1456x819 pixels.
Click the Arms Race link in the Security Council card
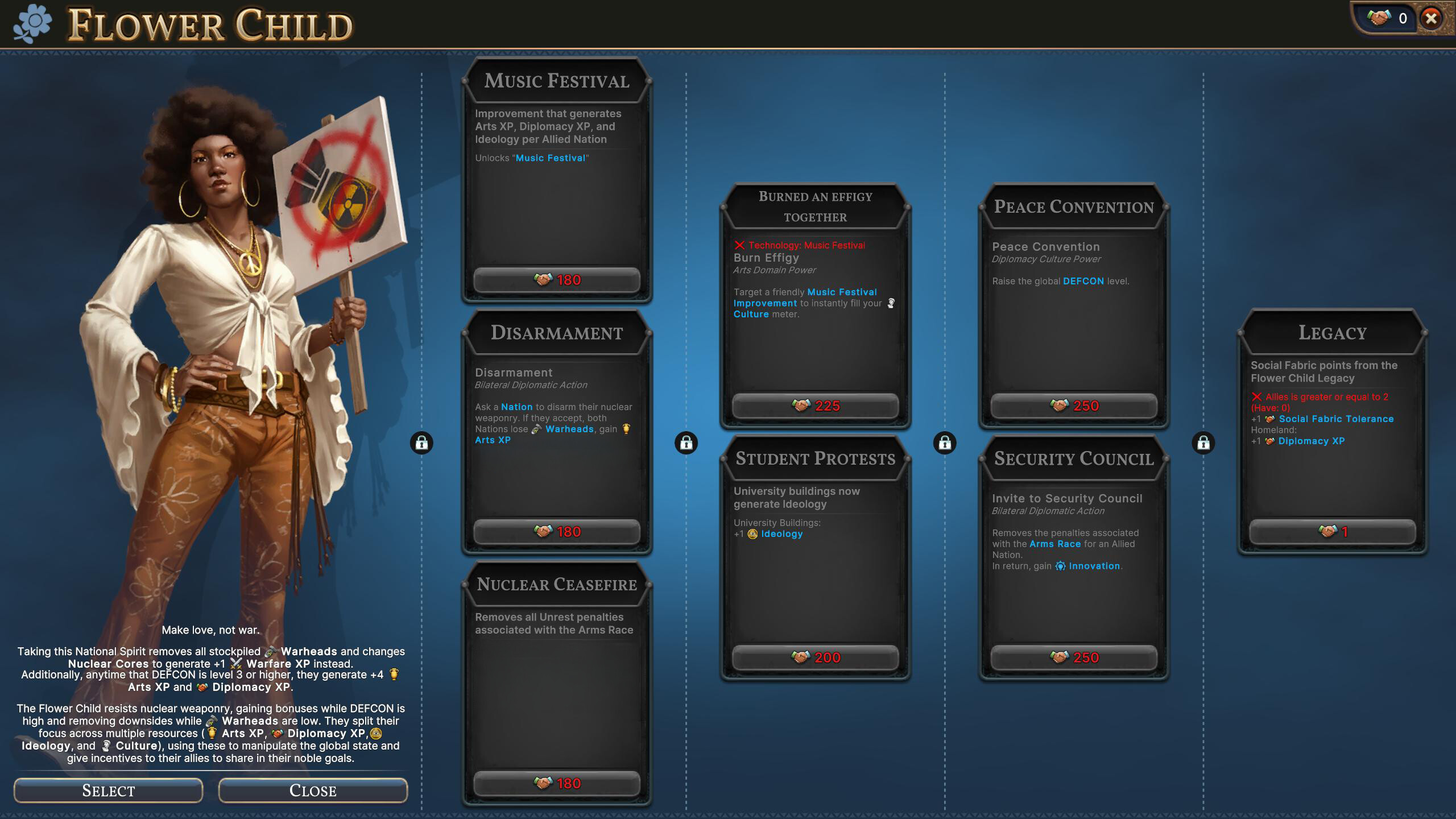(1056, 544)
